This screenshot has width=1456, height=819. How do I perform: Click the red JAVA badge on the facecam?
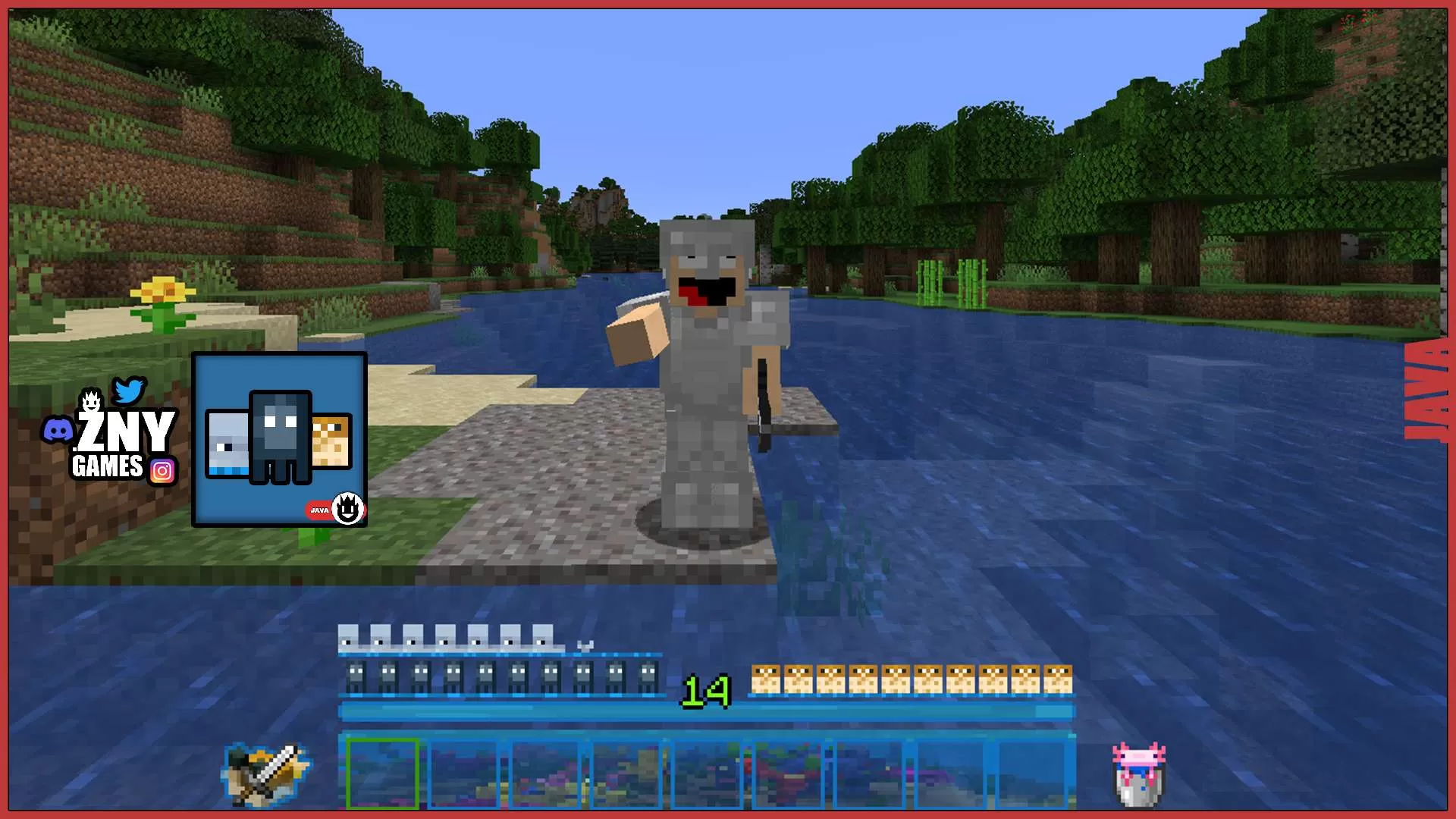[318, 512]
